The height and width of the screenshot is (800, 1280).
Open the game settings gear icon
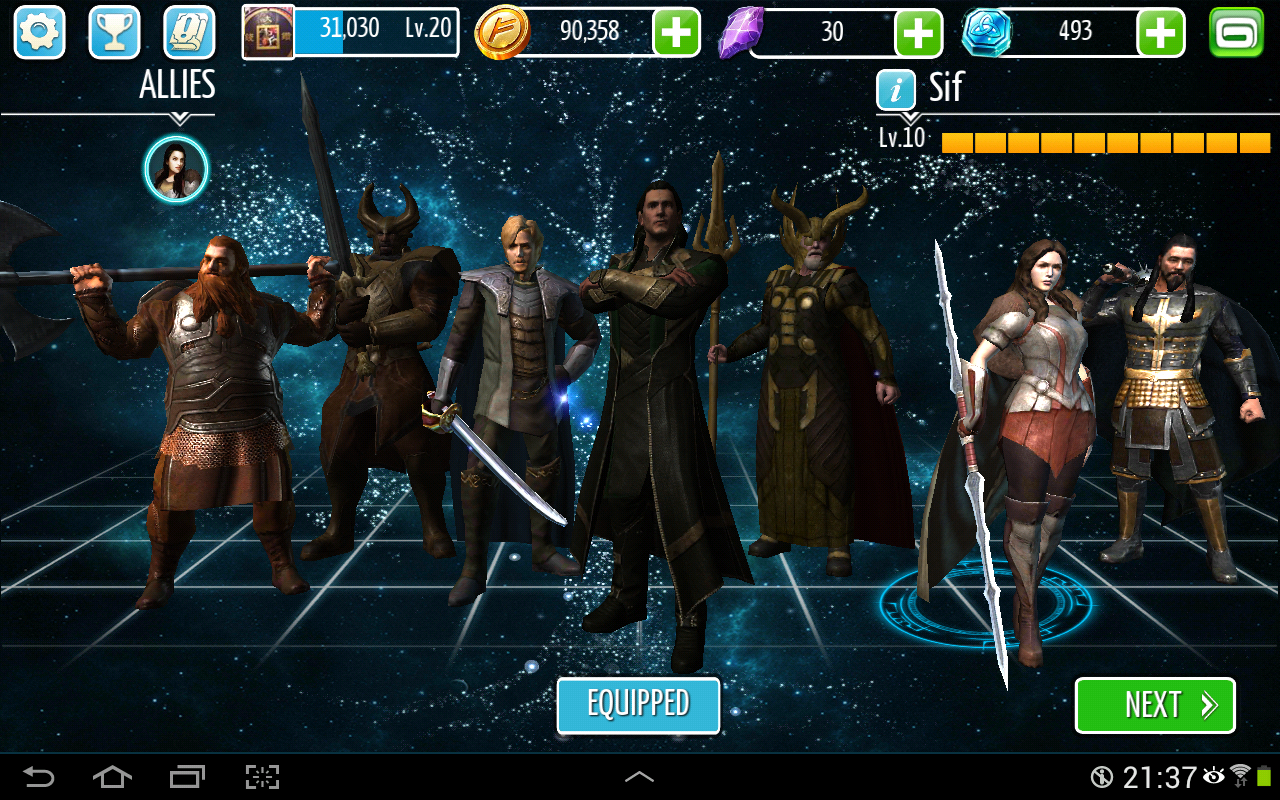(38, 32)
